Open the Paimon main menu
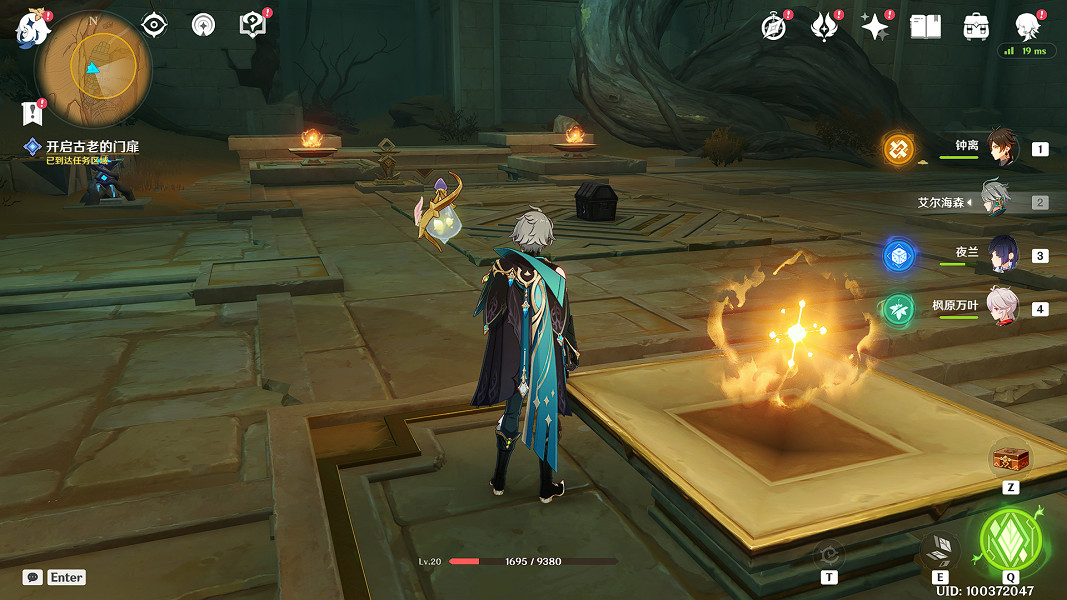The image size is (1067, 600). coord(32,29)
